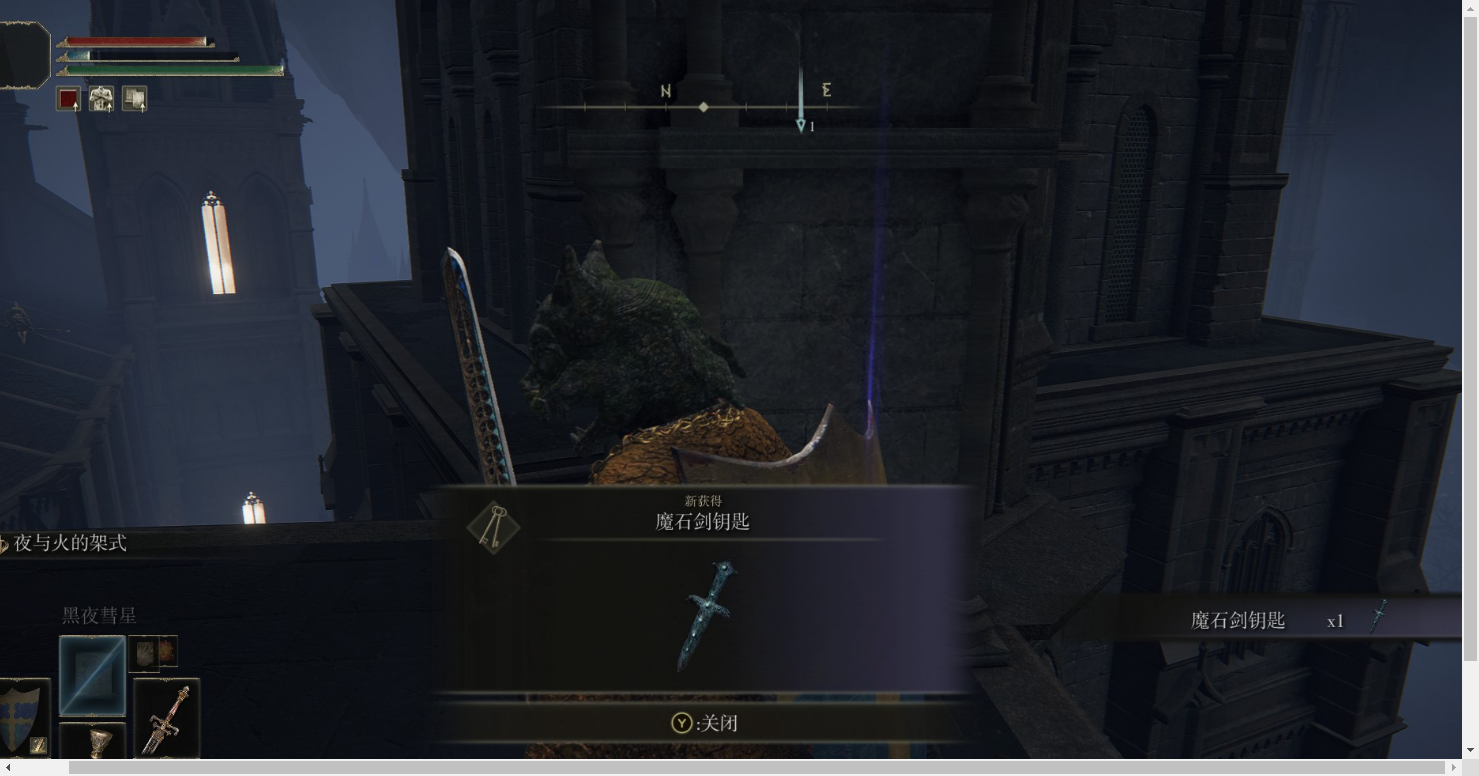Click the vertical scrollbar's down arrow
This screenshot has width=1479, height=776.
tap(1470, 749)
